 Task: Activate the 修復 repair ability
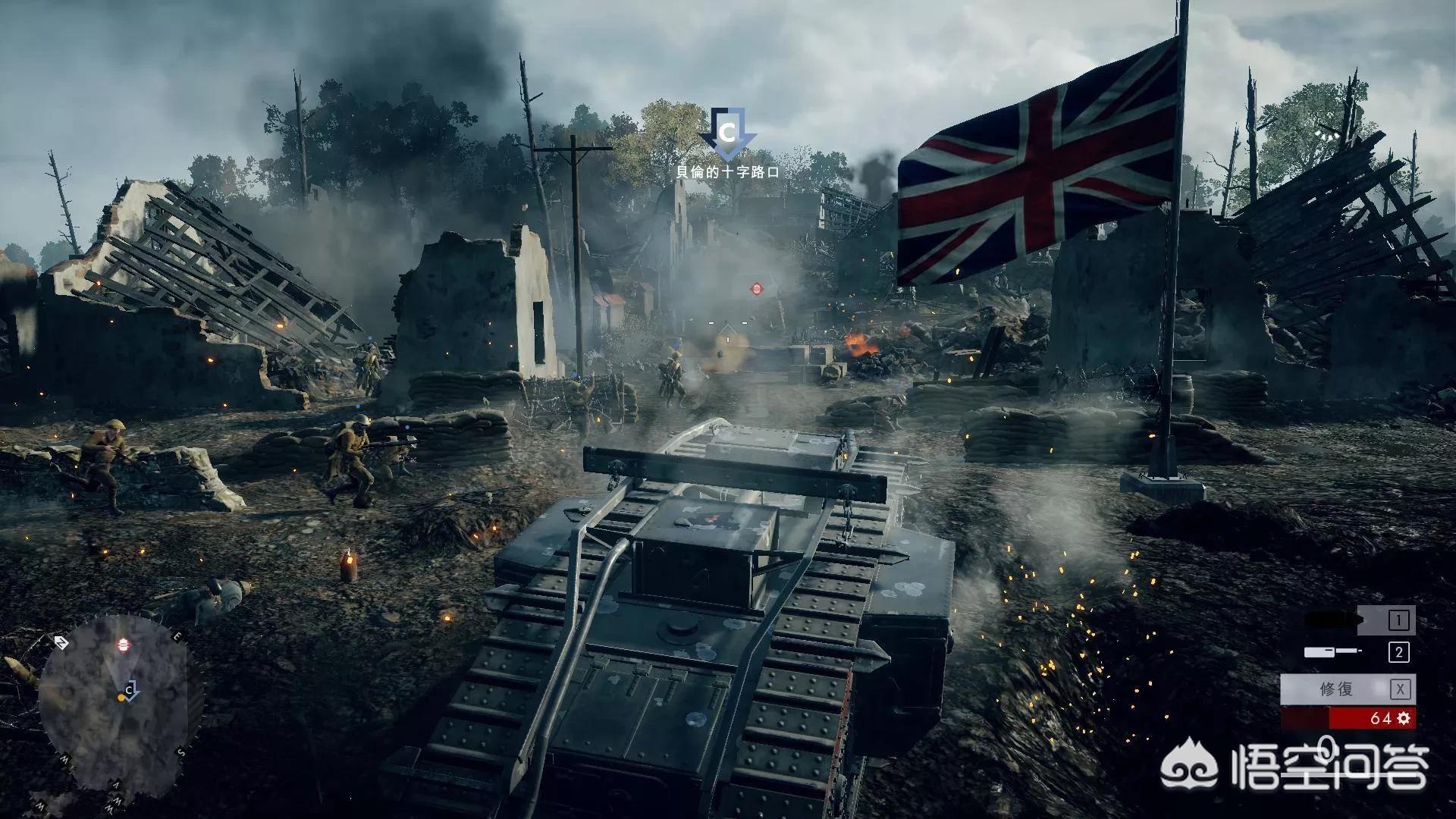pyautogui.click(x=1348, y=689)
